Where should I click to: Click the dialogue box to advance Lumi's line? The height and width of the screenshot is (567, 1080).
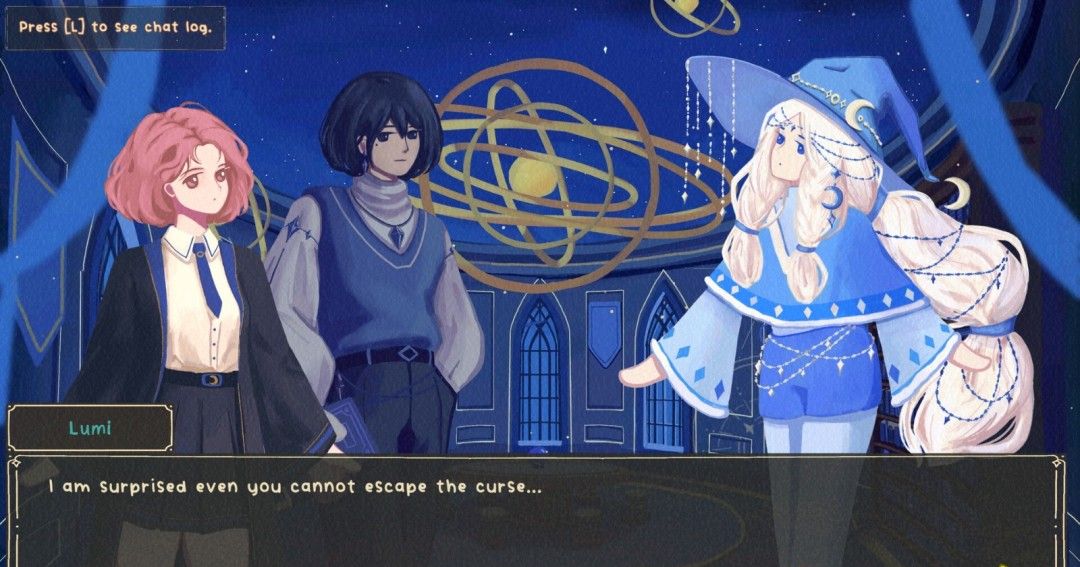coord(538,510)
